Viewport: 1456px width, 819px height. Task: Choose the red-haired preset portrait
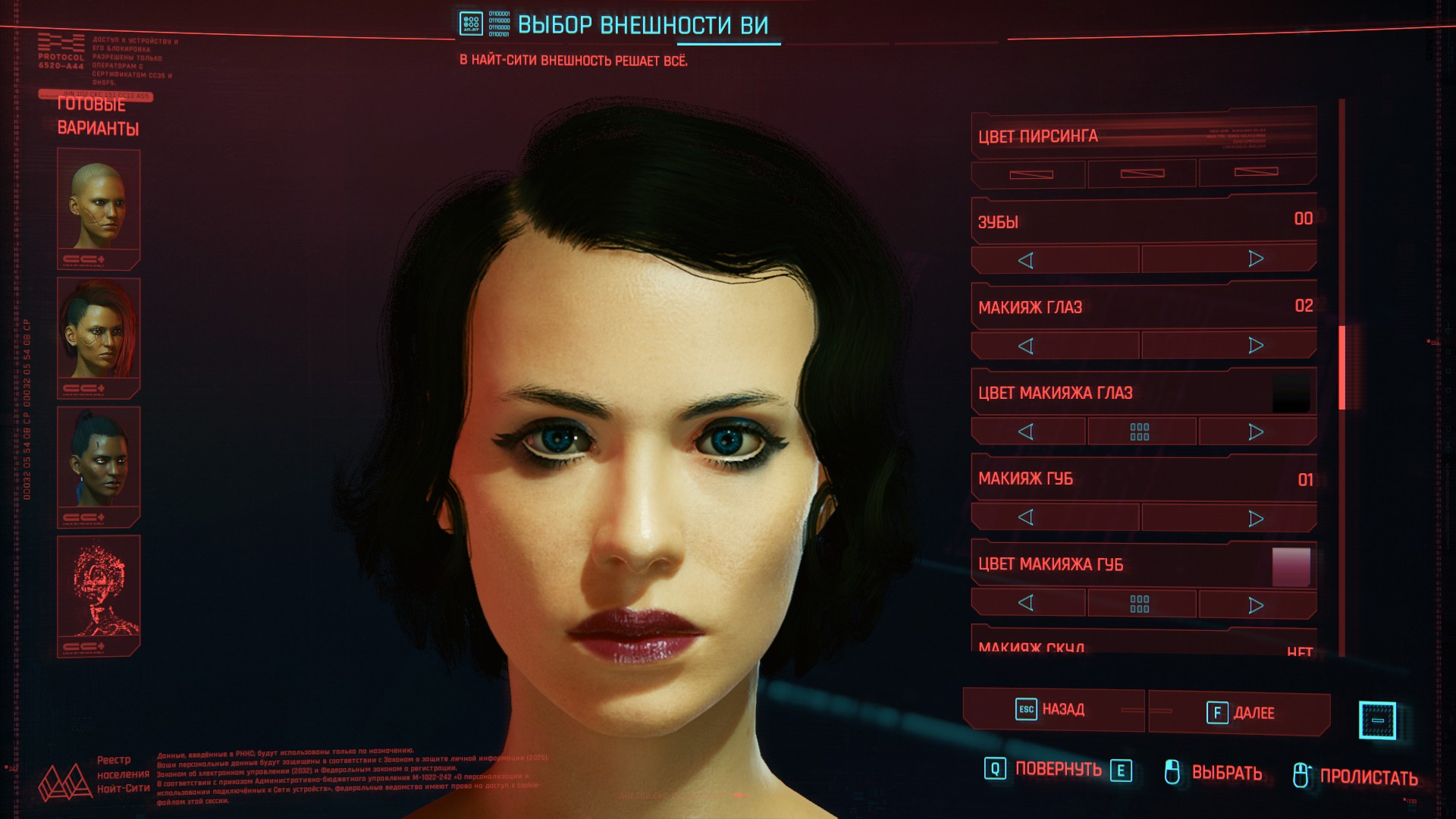pyautogui.click(x=99, y=334)
